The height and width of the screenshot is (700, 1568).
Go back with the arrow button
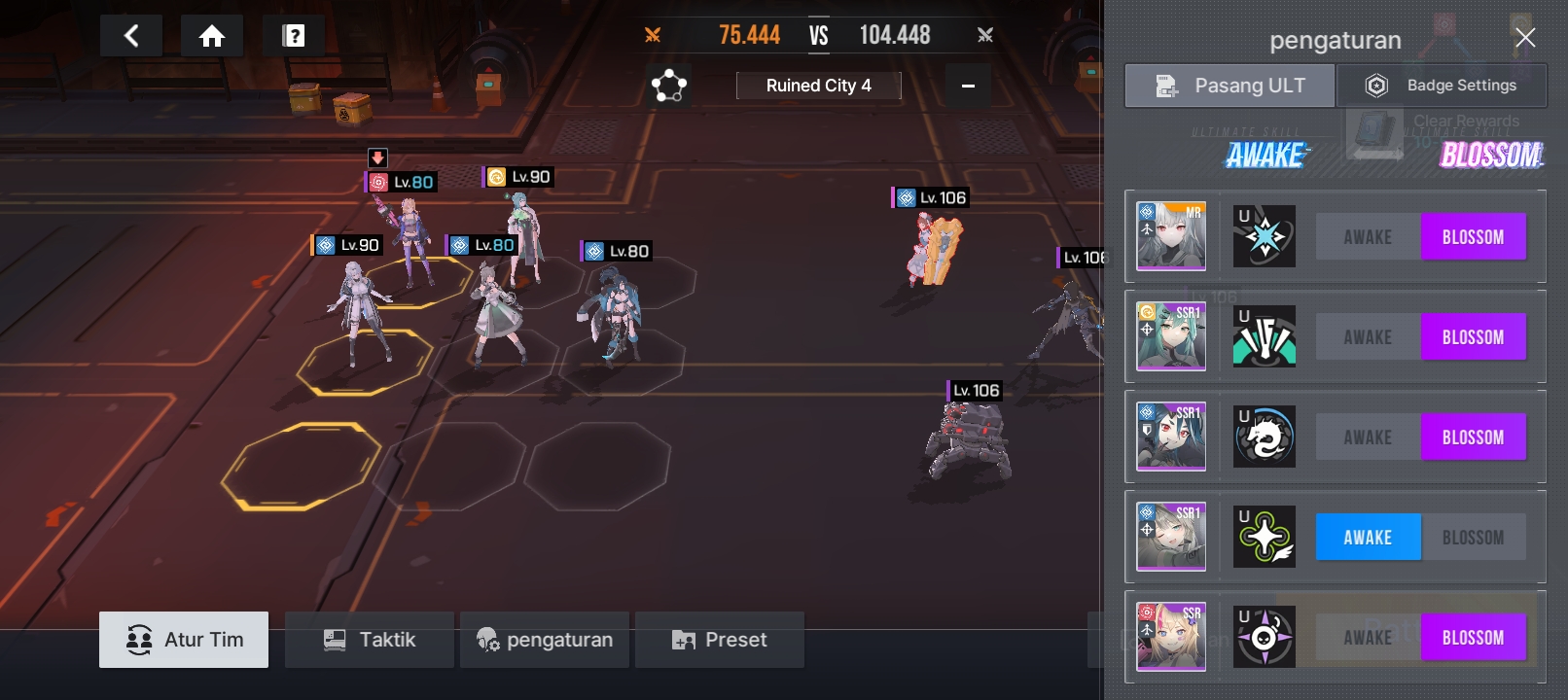click(x=131, y=37)
